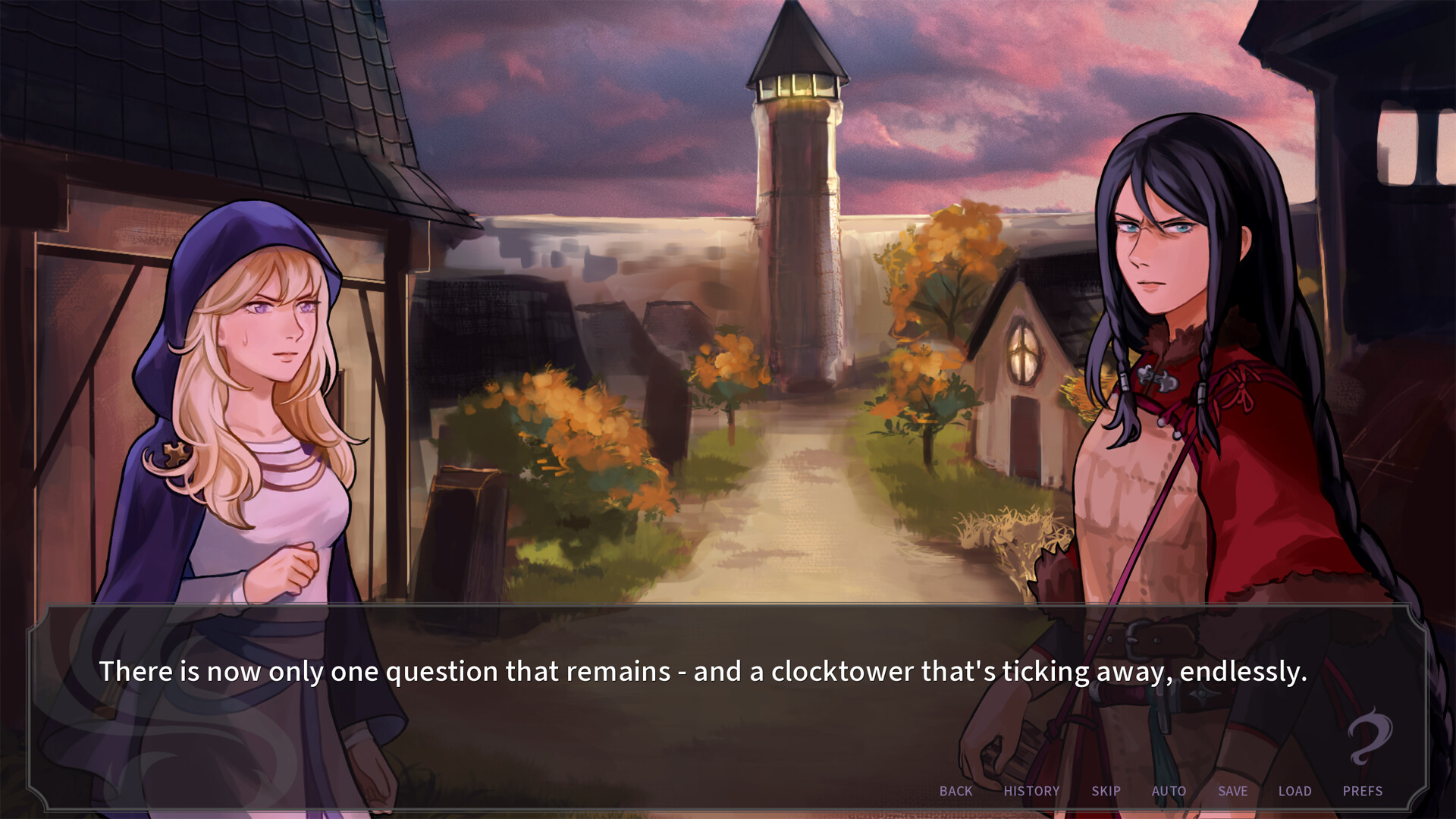Open the Save menu

pyautogui.click(x=1232, y=791)
